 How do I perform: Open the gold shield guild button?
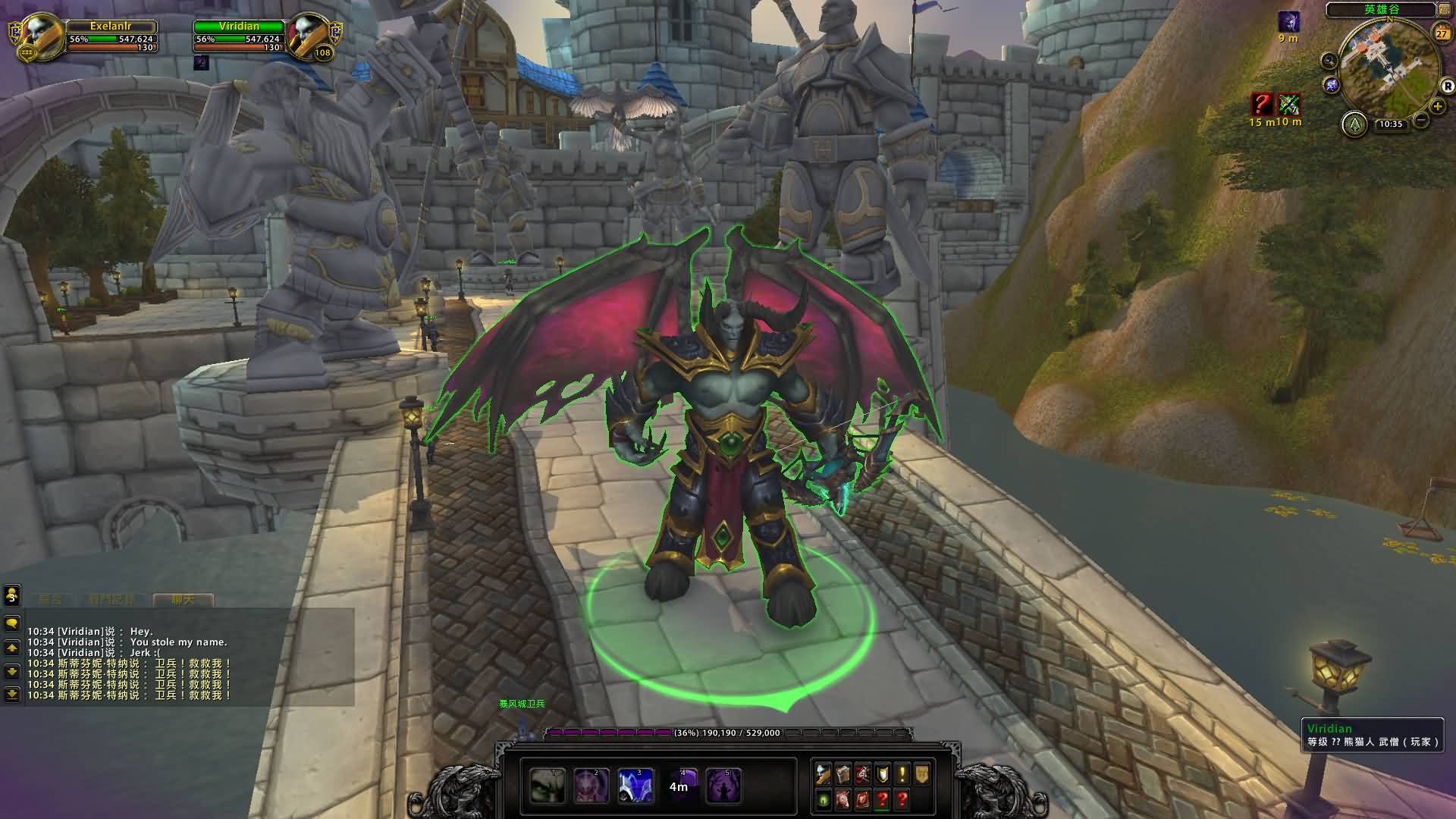pyautogui.click(x=922, y=774)
